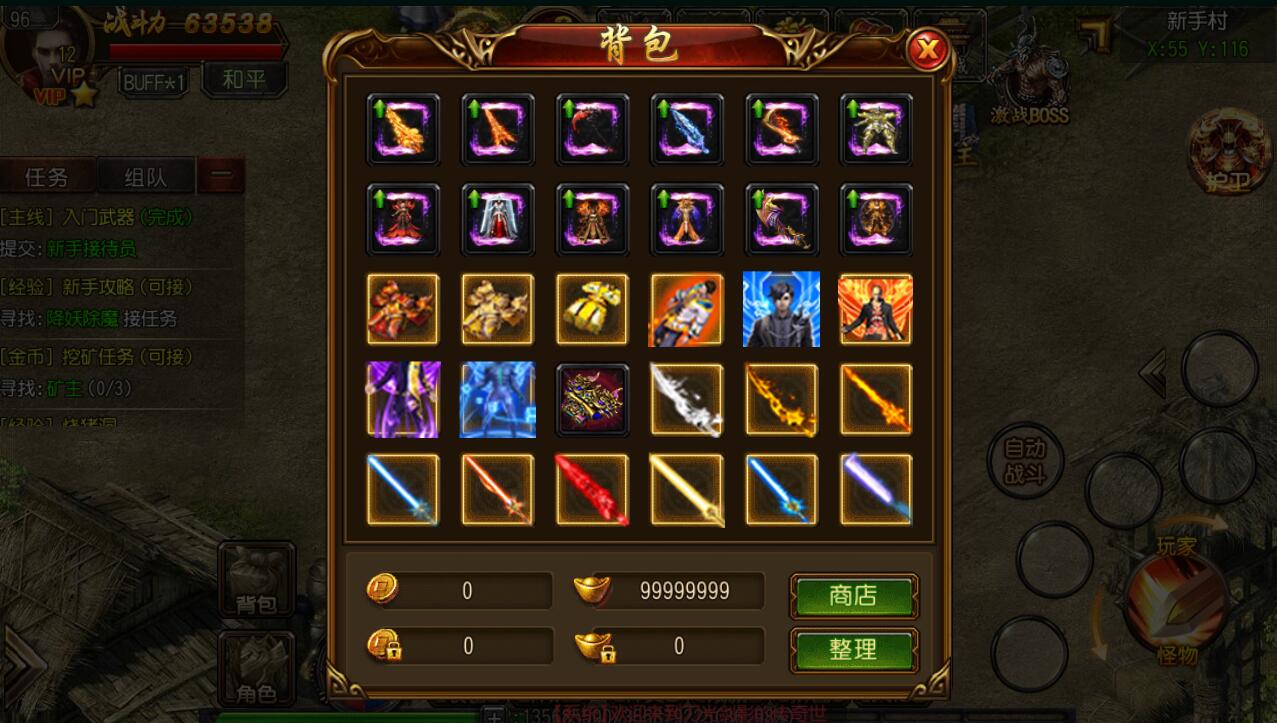Select the white and red robe item

(x=497, y=219)
